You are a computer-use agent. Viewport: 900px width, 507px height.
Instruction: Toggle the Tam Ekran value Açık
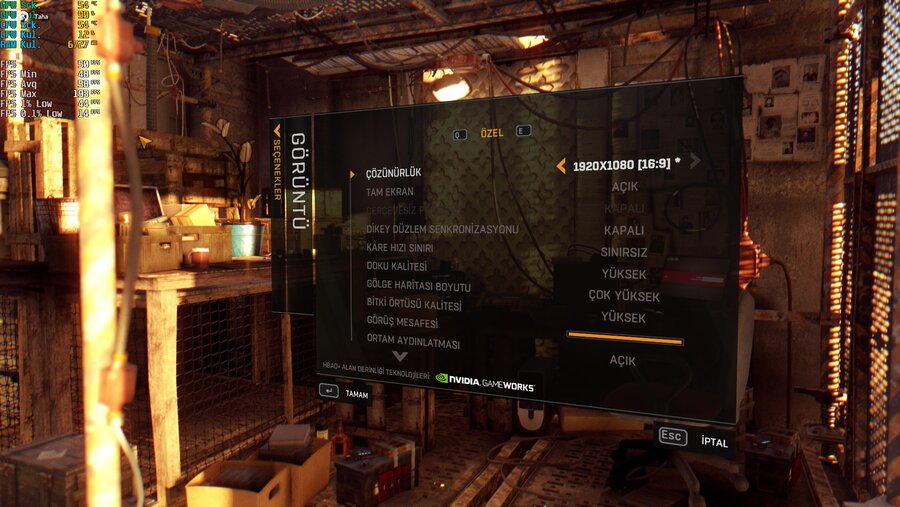coord(625,187)
